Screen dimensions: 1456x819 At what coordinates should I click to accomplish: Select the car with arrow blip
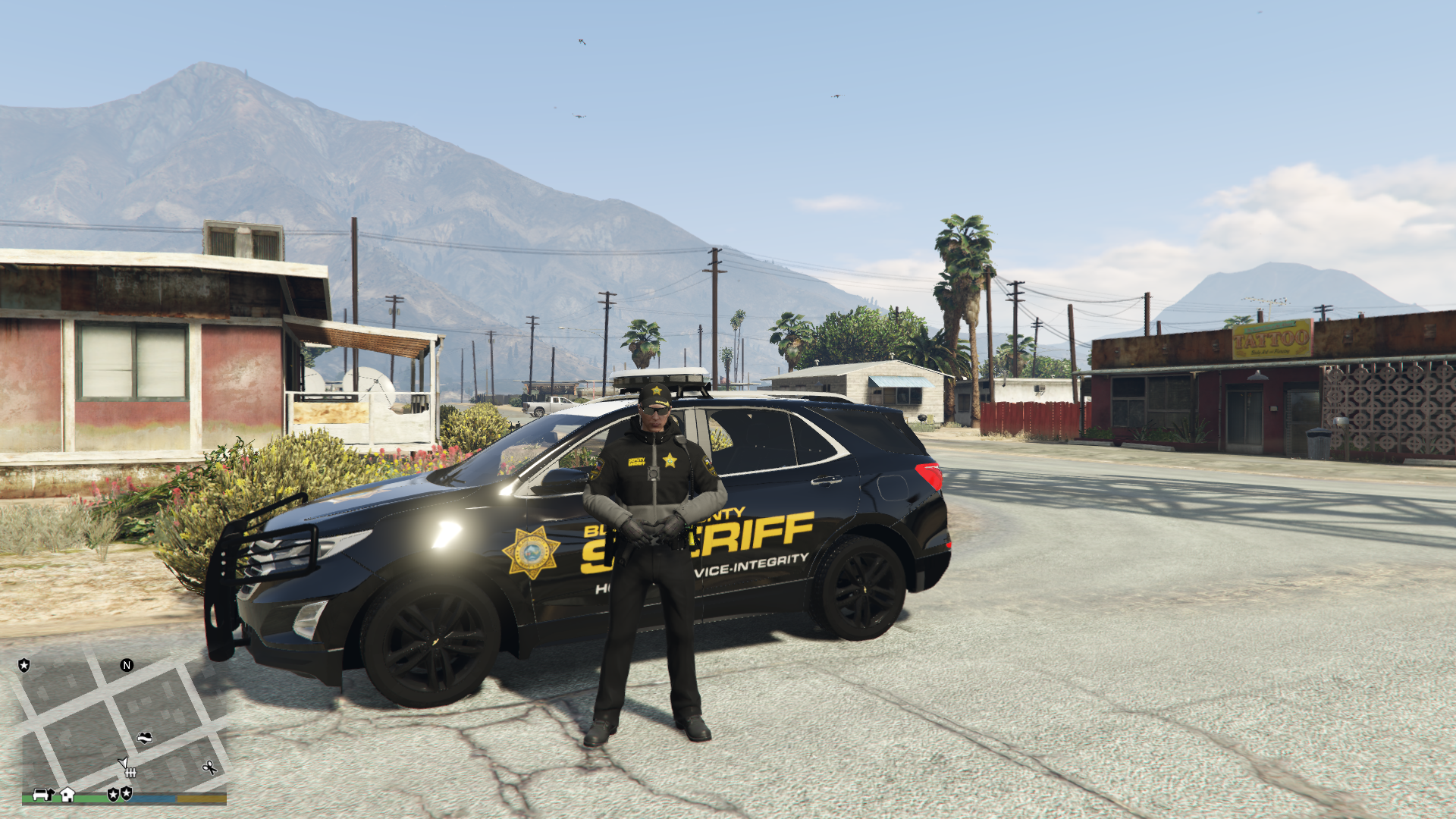(x=42, y=794)
